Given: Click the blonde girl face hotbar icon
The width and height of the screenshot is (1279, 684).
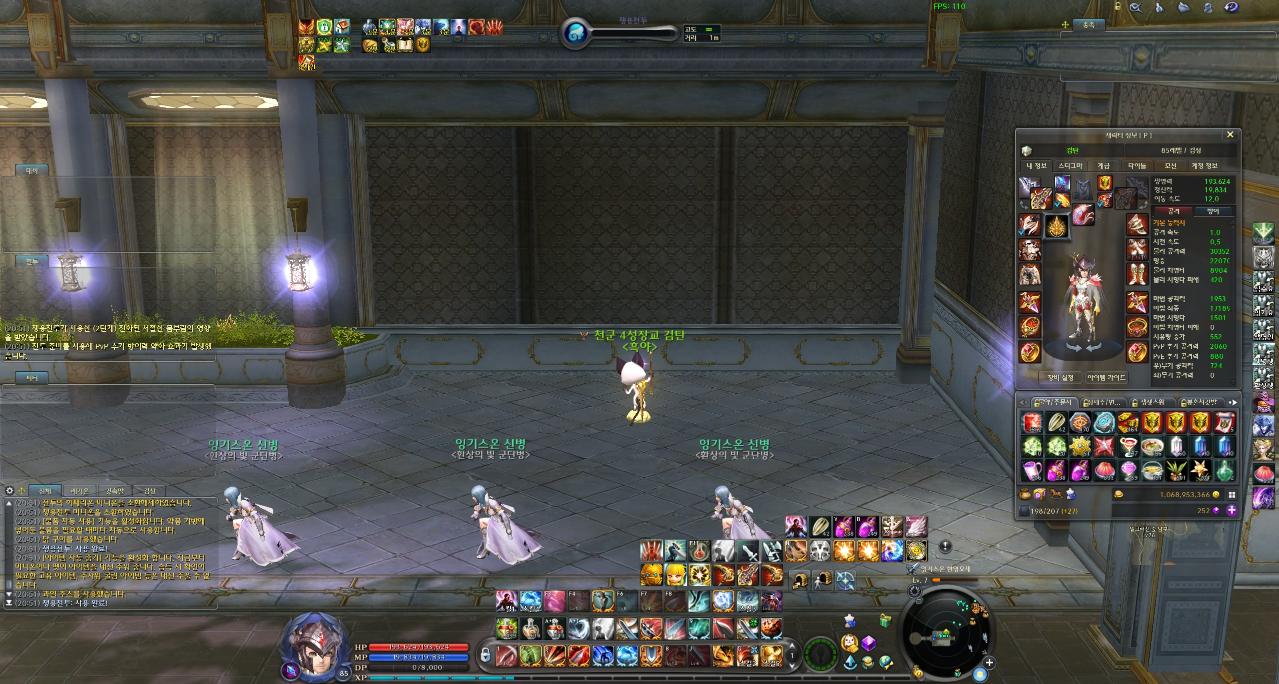Looking at the screenshot, I should click(x=675, y=574).
